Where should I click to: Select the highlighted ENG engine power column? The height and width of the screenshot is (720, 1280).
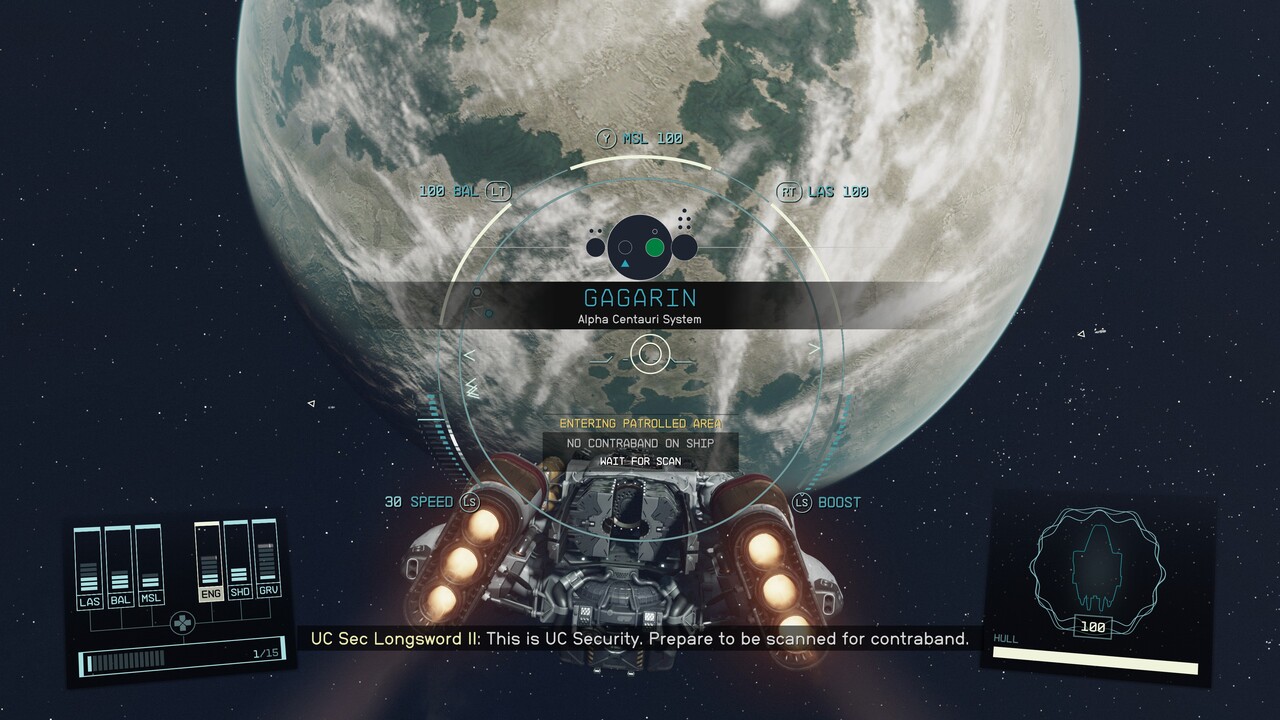coord(210,564)
